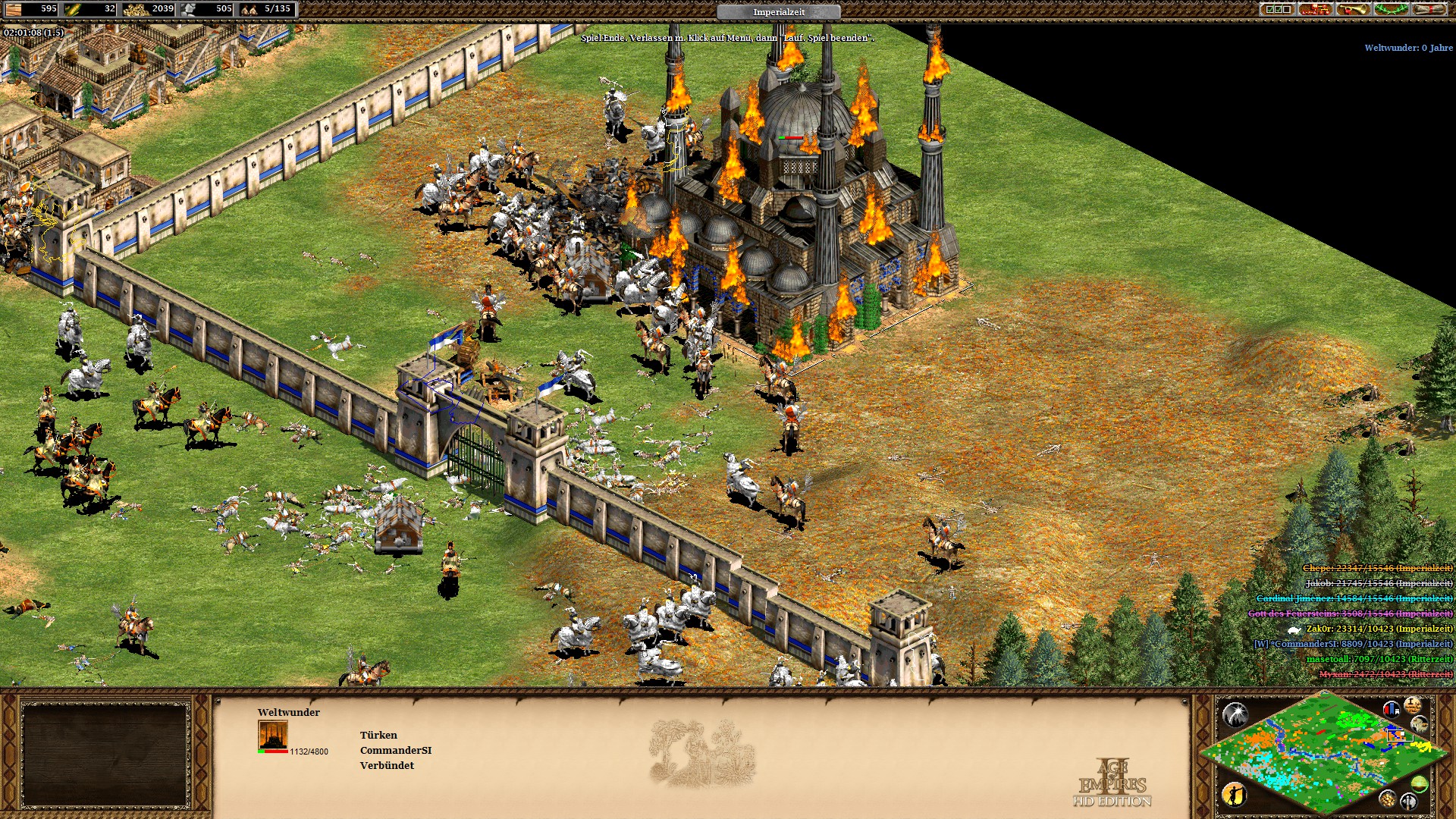Switch minimap to economic gold mode
This screenshot has width=1456, height=819.
[x=1387, y=798]
